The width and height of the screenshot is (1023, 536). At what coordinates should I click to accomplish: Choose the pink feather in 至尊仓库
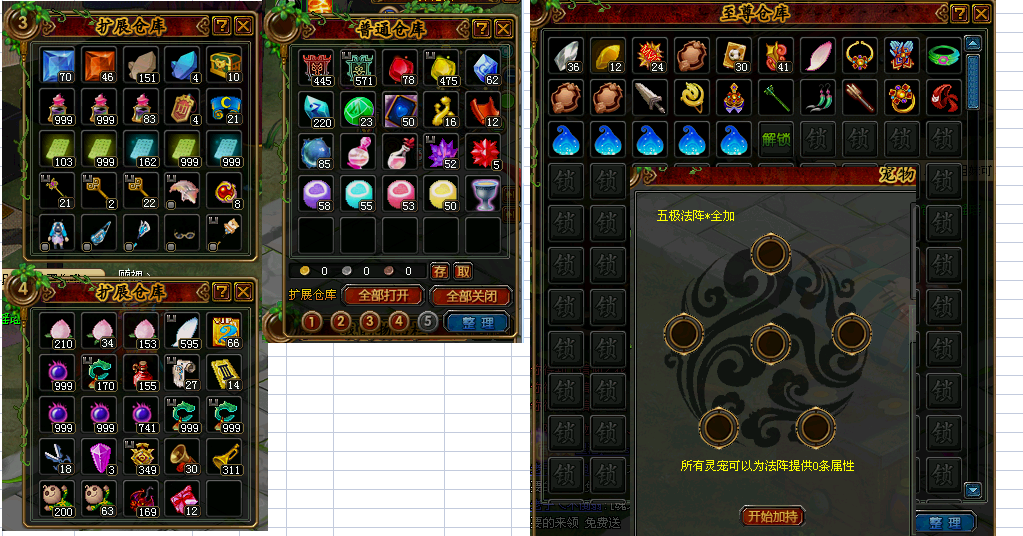point(817,54)
